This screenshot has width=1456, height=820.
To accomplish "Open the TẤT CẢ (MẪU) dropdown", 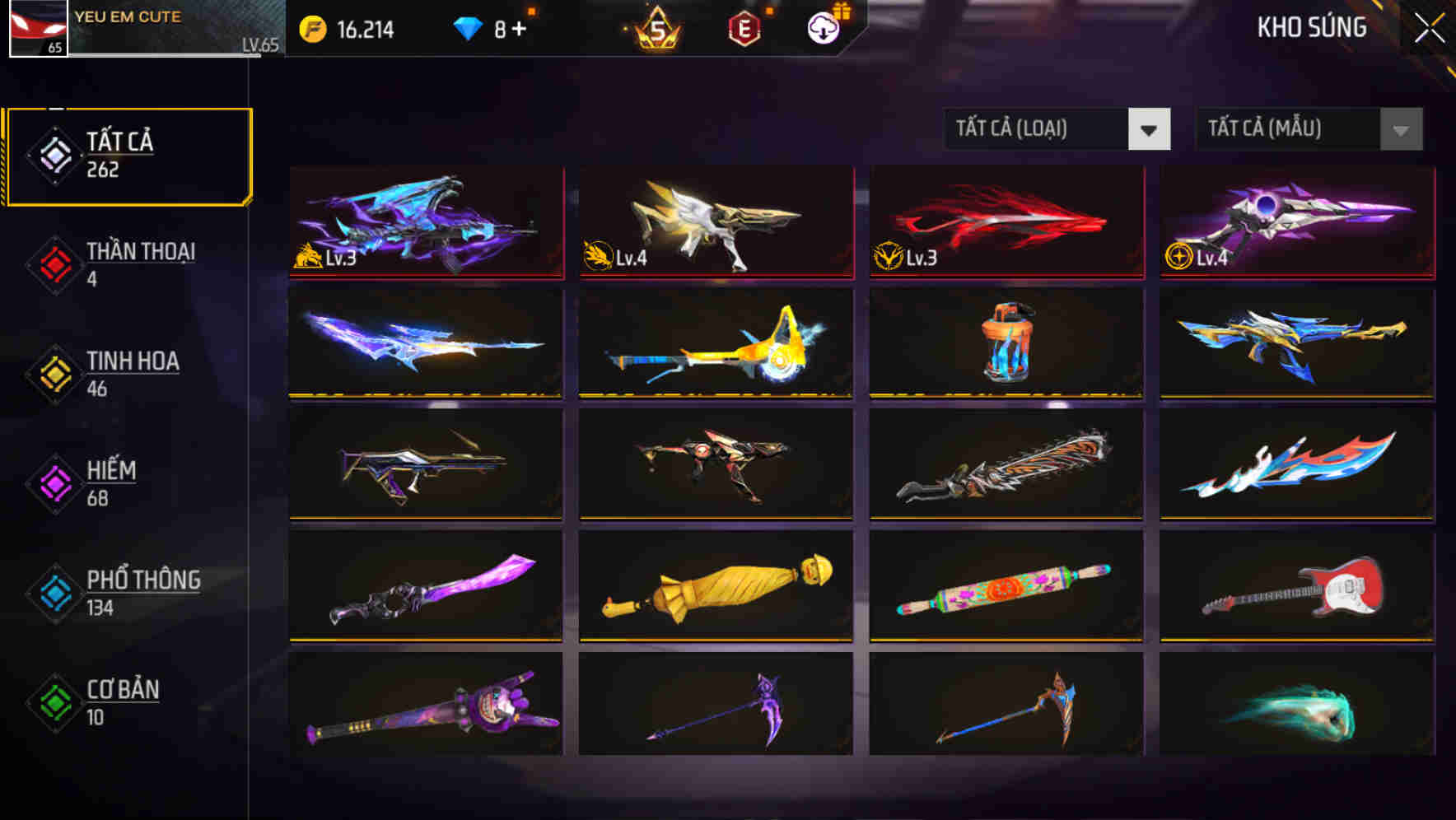I will click(x=1308, y=129).
